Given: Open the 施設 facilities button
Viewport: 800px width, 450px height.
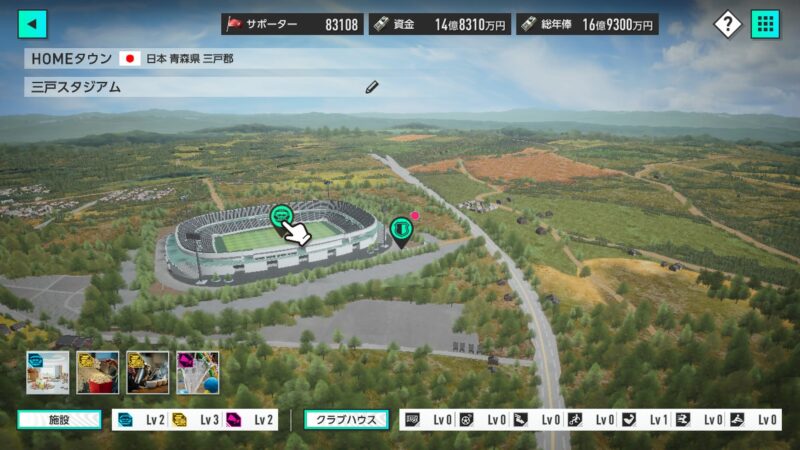Looking at the screenshot, I should (59, 420).
